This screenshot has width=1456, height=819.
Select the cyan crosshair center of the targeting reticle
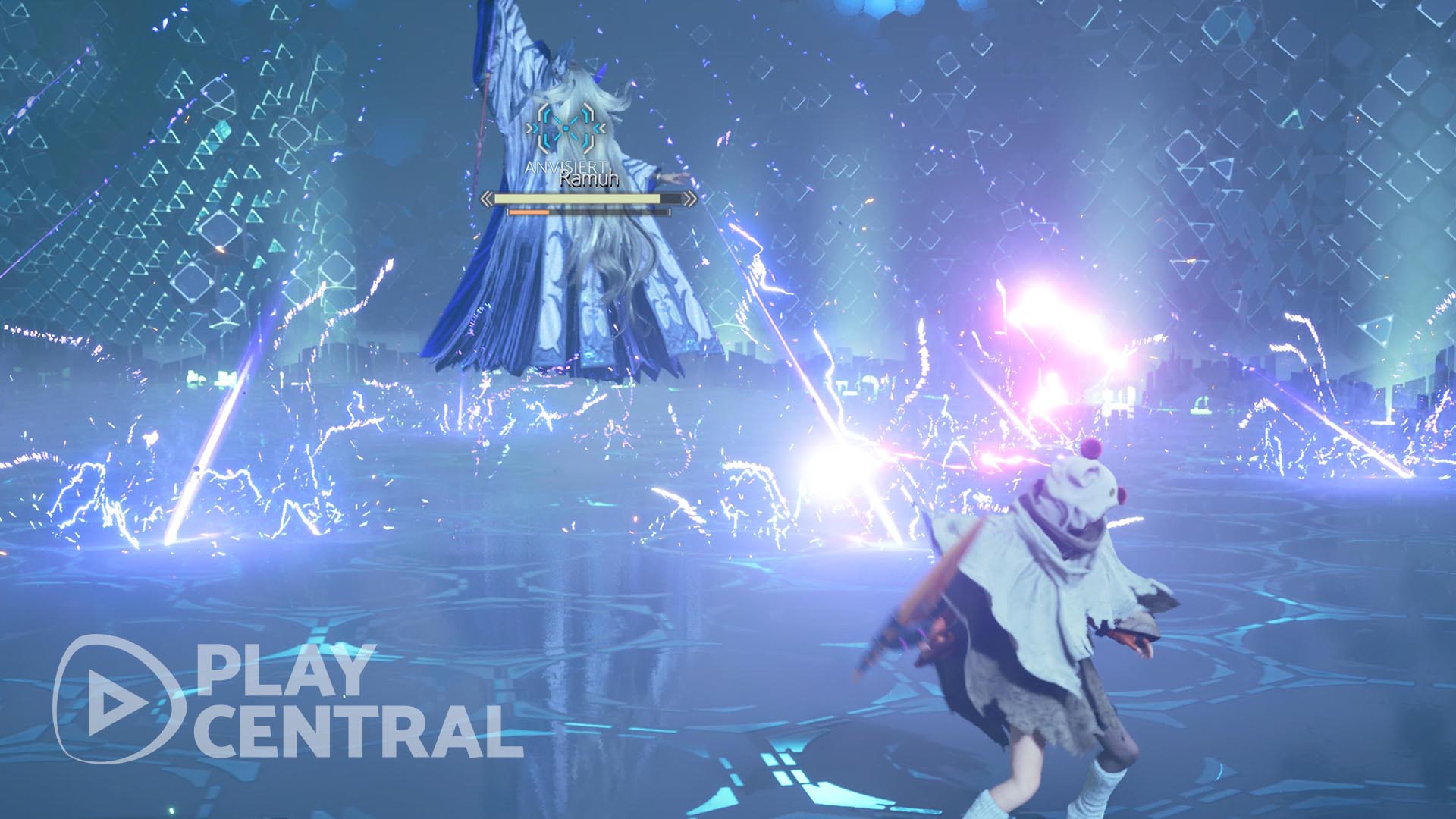[x=566, y=128]
